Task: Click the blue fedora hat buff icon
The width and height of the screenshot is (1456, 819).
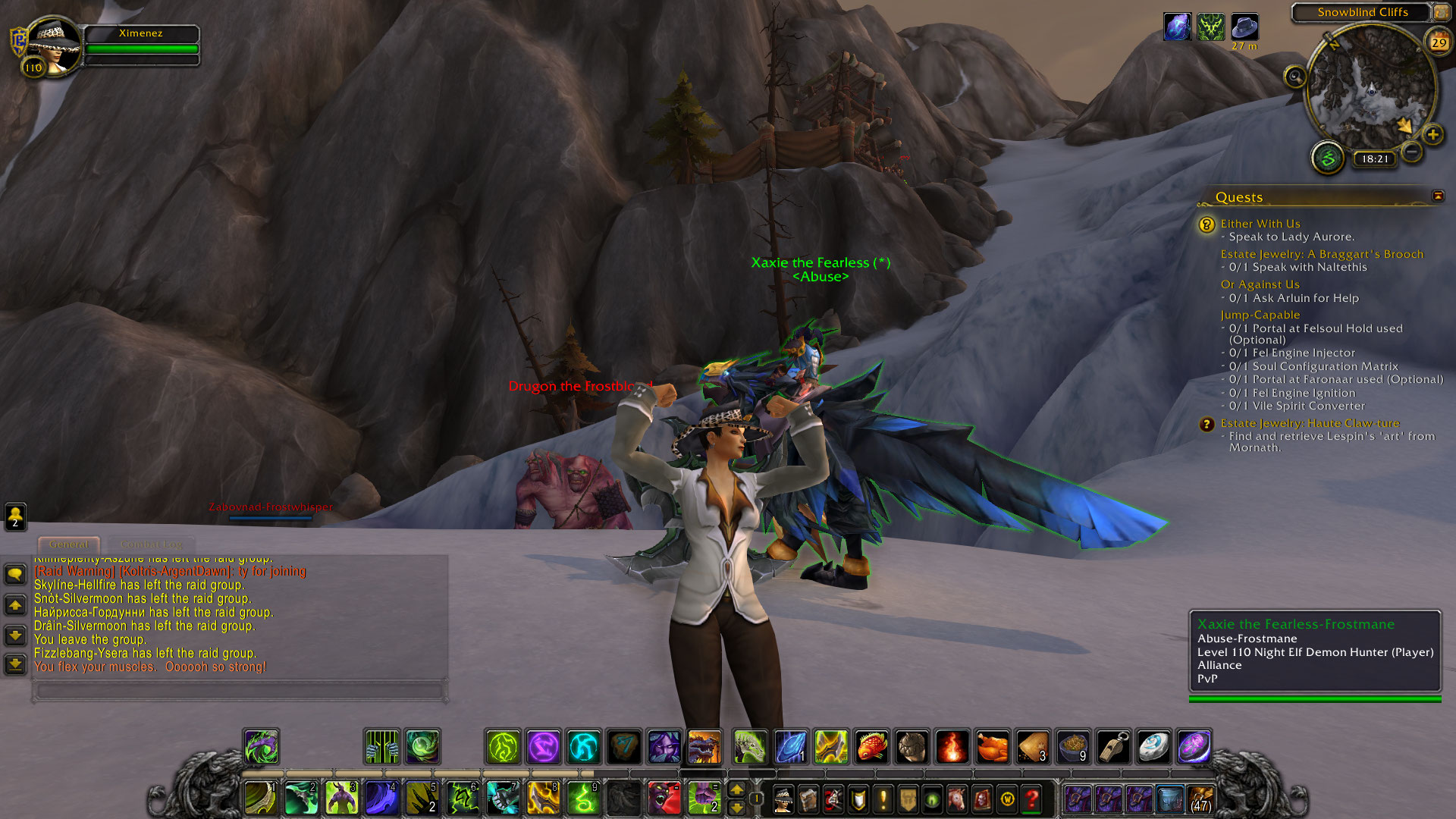Action: click(x=1244, y=27)
